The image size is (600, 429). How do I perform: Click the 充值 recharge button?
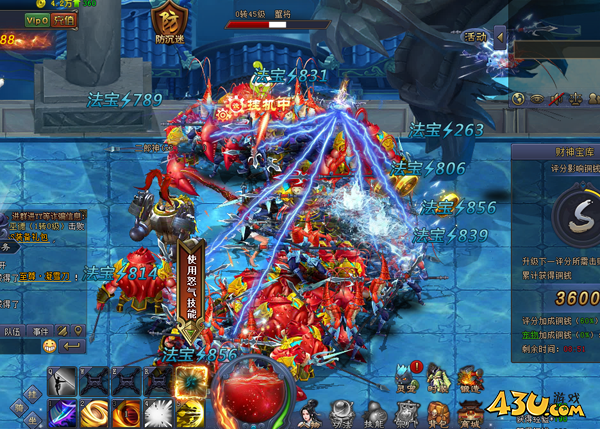(x=63, y=19)
